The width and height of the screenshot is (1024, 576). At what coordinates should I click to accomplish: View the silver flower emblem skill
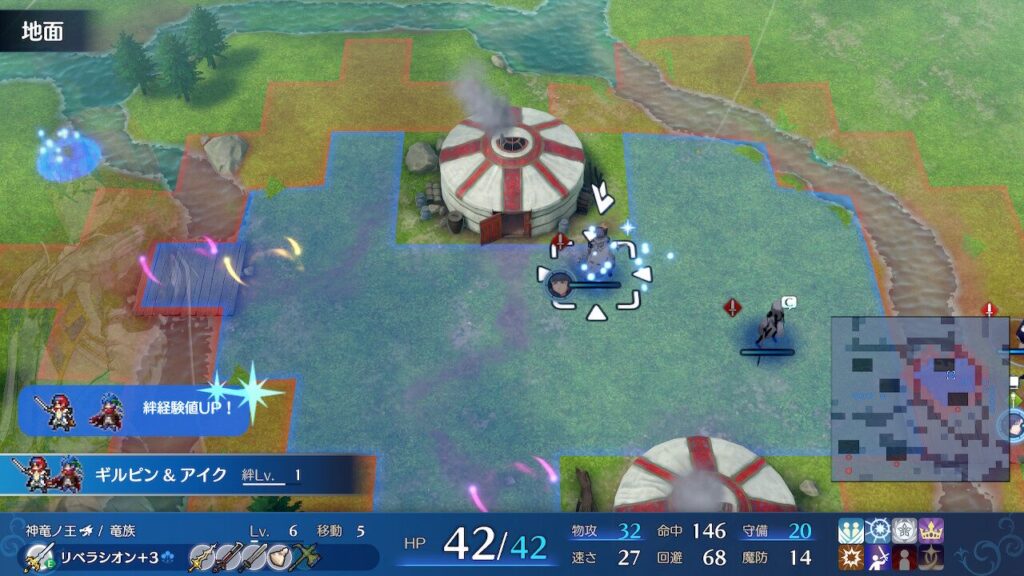pyautogui.click(x=905, y=530)
